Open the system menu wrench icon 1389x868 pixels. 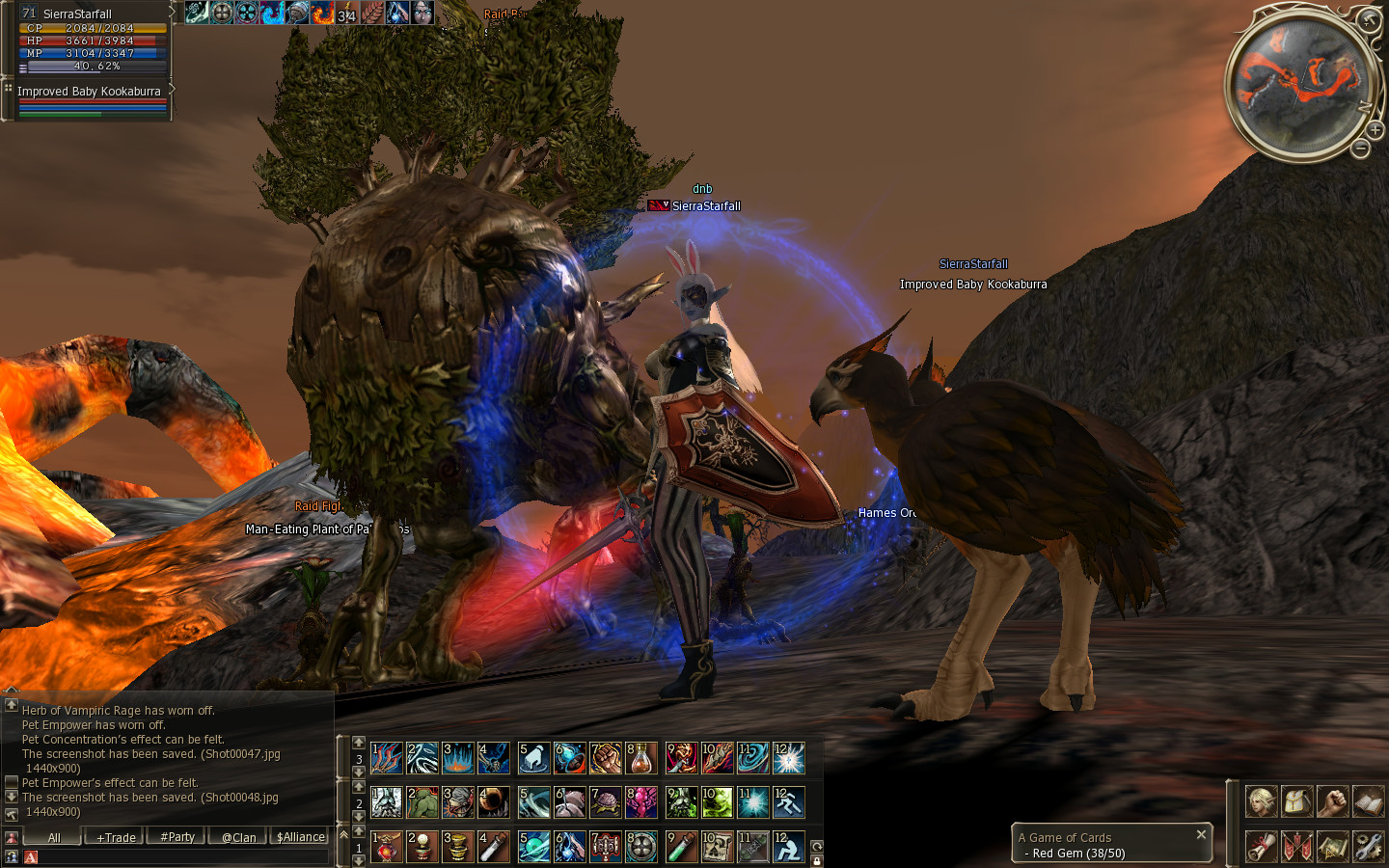click(1368, 846)
